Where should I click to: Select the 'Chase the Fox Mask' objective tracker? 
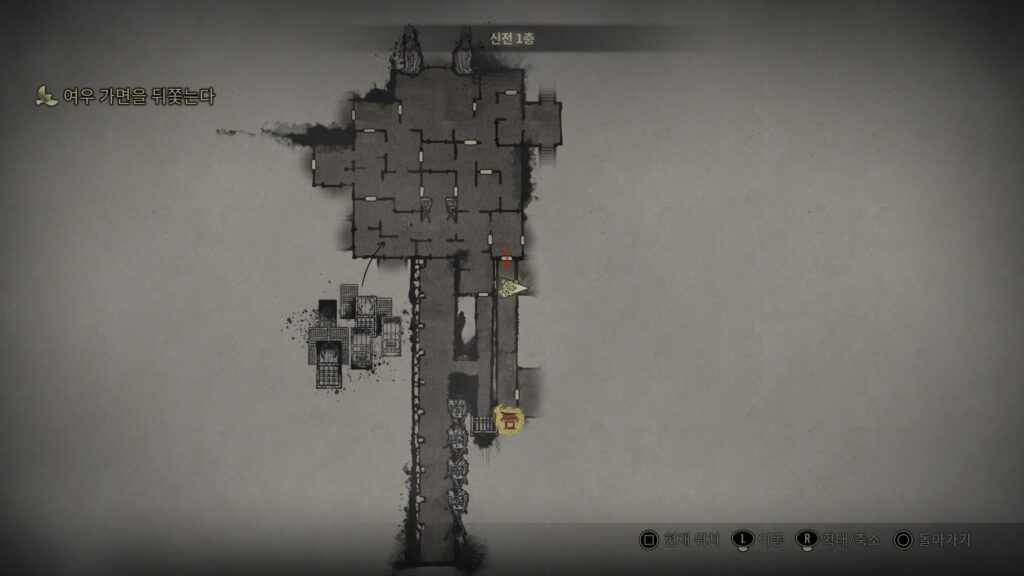126,97
